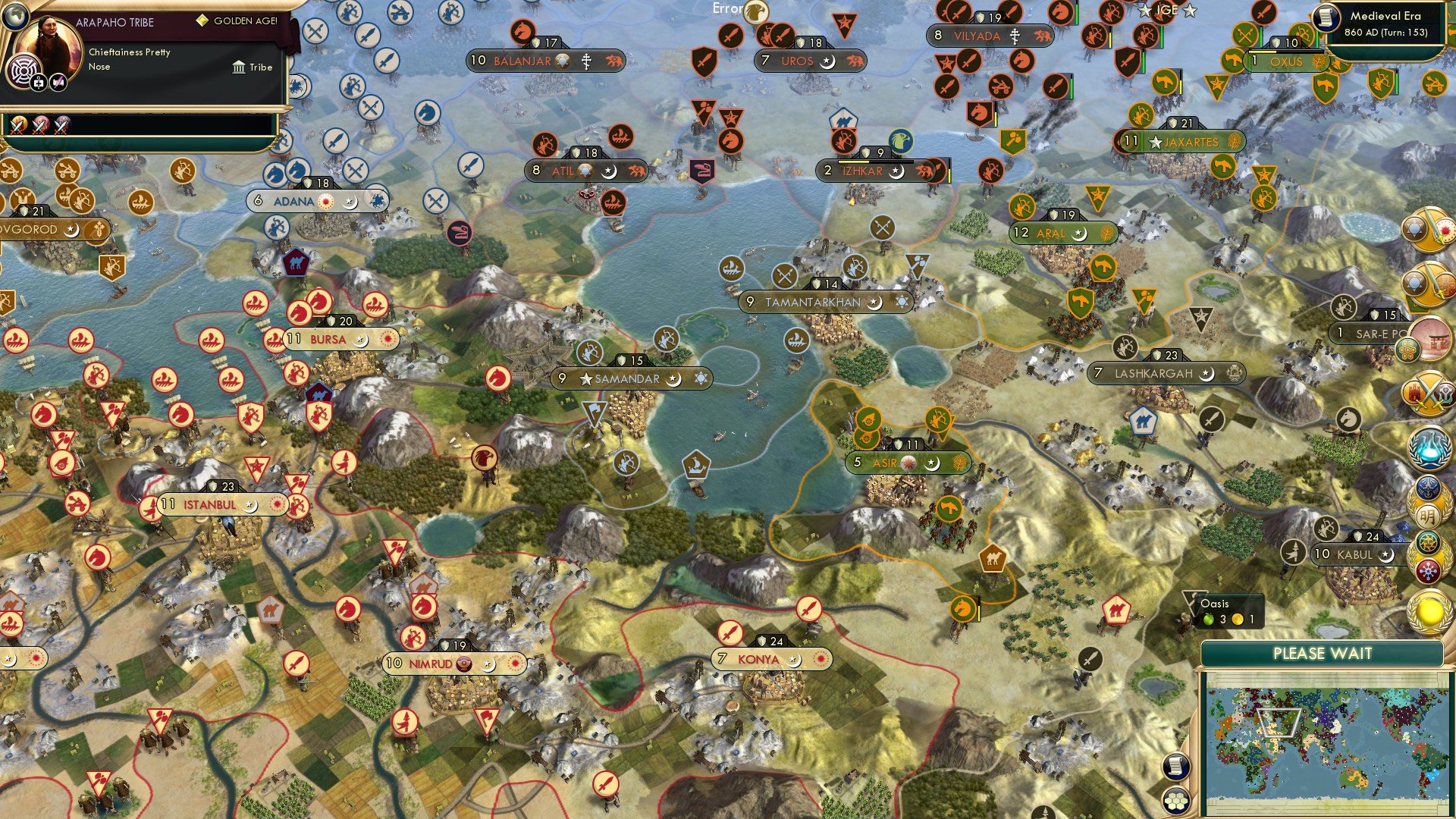
Task: Click the notification log scroll beside the minimap
Action: [1178, 767]
